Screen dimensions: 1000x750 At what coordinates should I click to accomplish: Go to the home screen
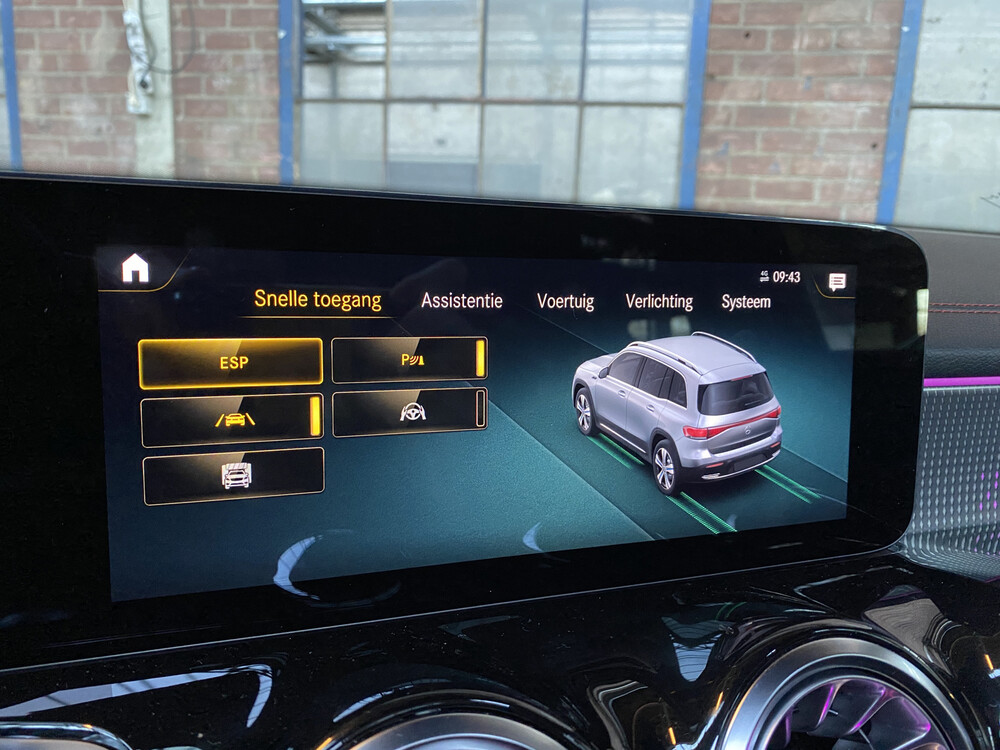(x=135, y=269)
